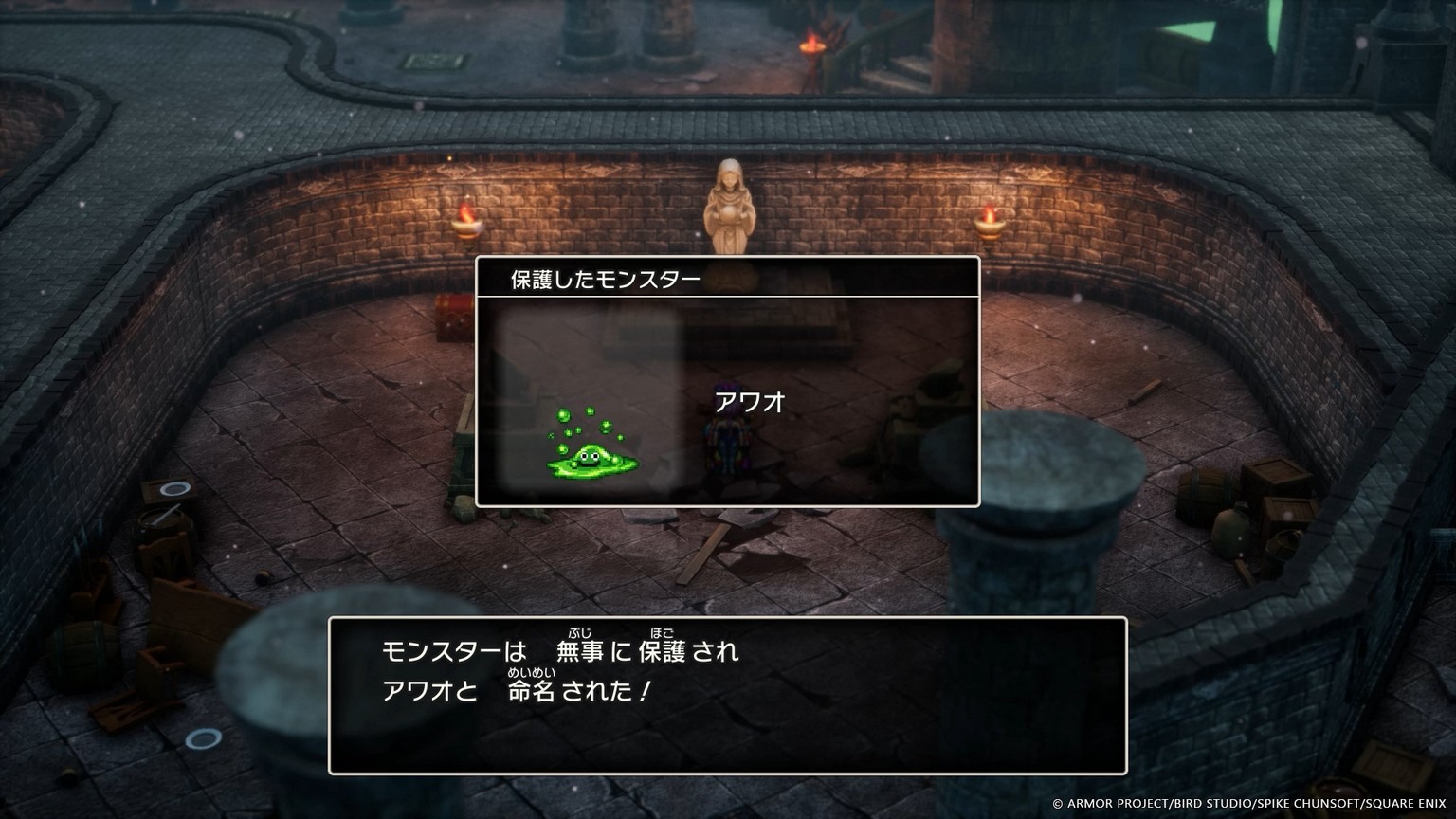Viewport: 1456px width, 819px height.
Task: Advance the 命名された message dialog
Action: pos(725,697)
